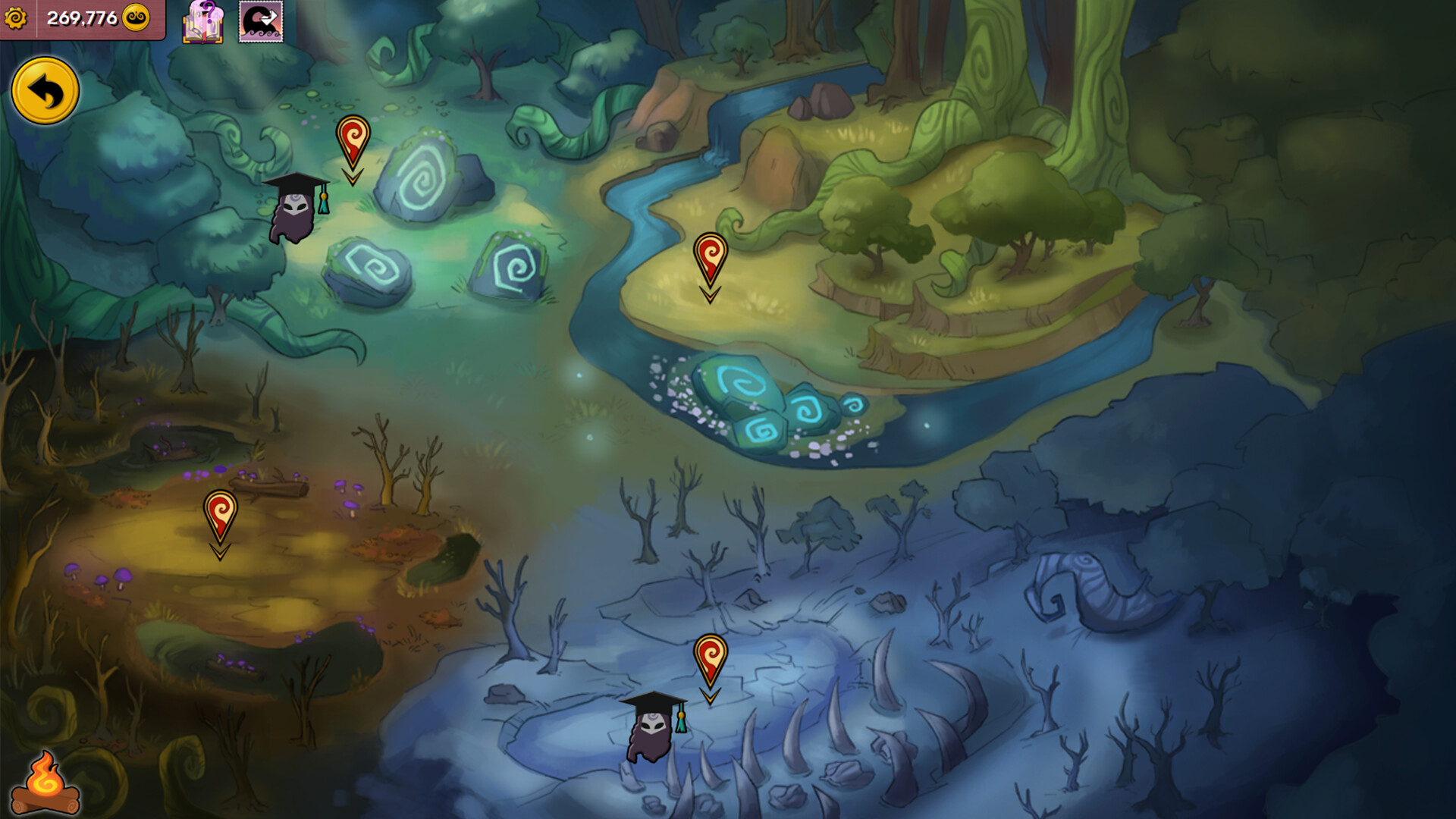Open the sea-serpent mail stamp icon
The image size is (1456, 819).
262,23
